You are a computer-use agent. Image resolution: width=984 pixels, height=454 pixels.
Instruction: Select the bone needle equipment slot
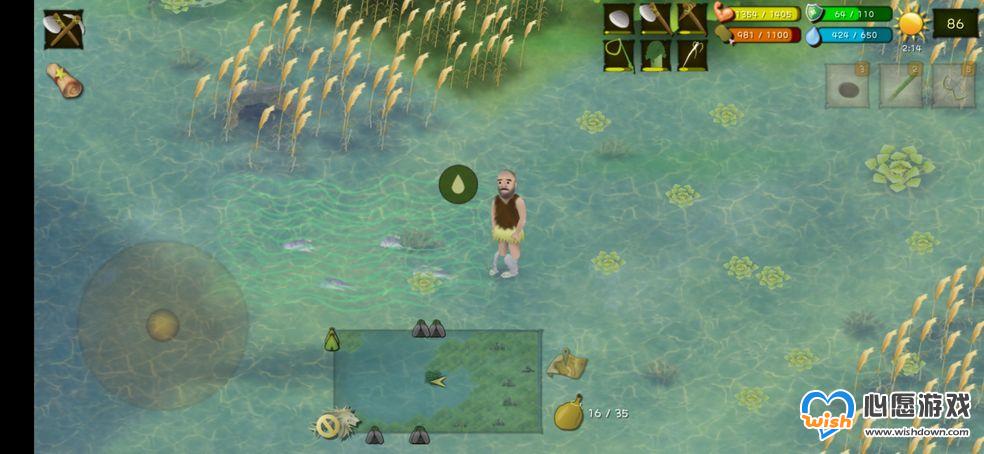point(692,55)
